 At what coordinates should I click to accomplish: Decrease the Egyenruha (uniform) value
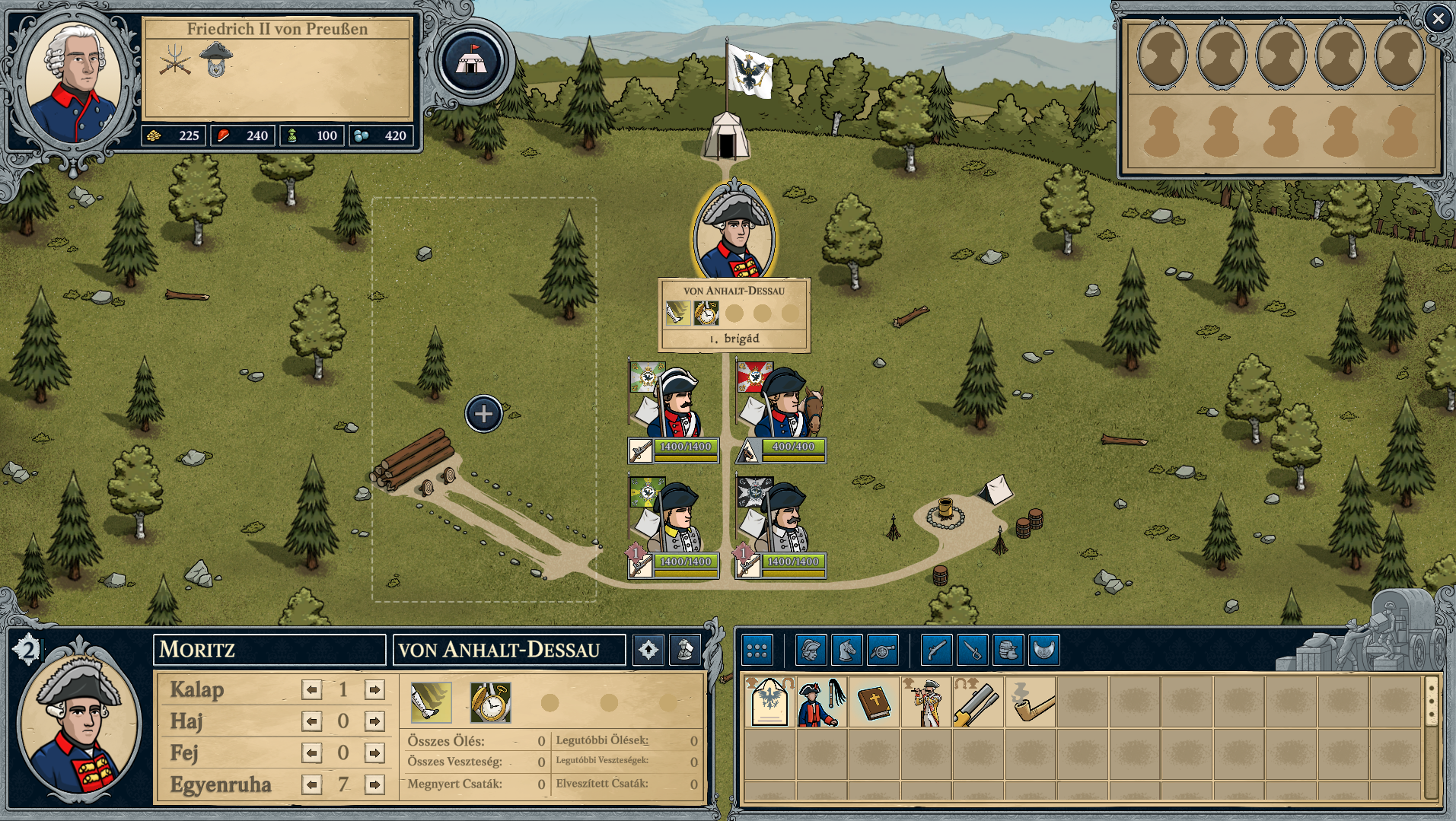pos(312,784)
